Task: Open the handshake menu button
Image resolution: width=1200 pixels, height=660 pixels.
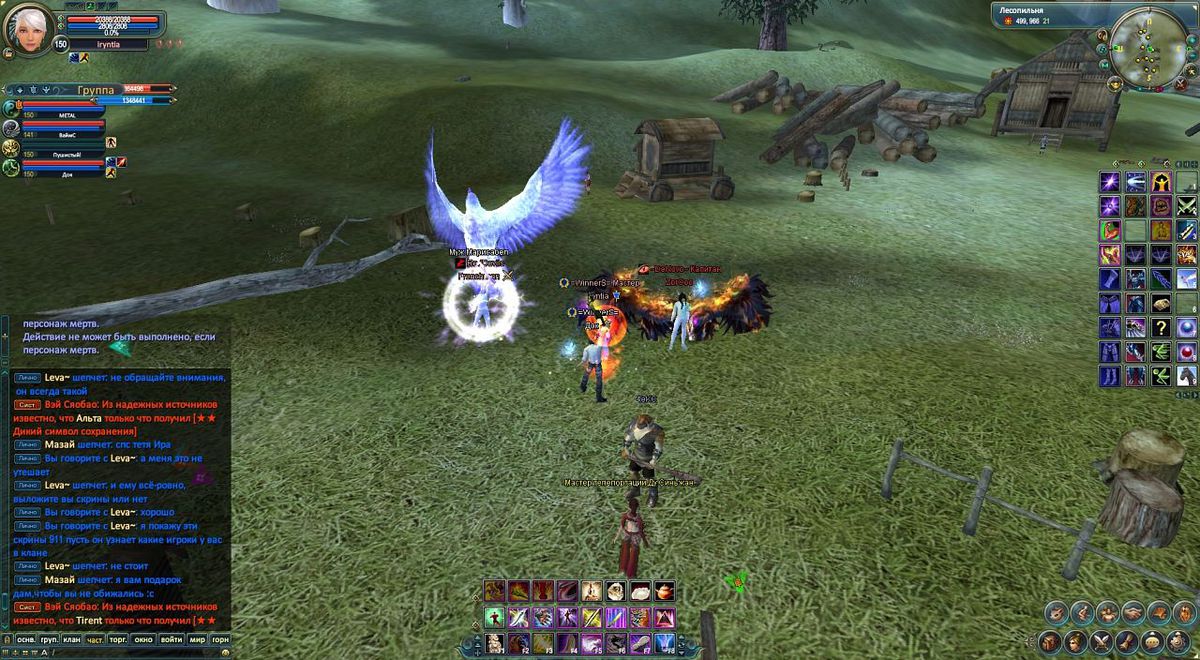Action: [1133, 612]
